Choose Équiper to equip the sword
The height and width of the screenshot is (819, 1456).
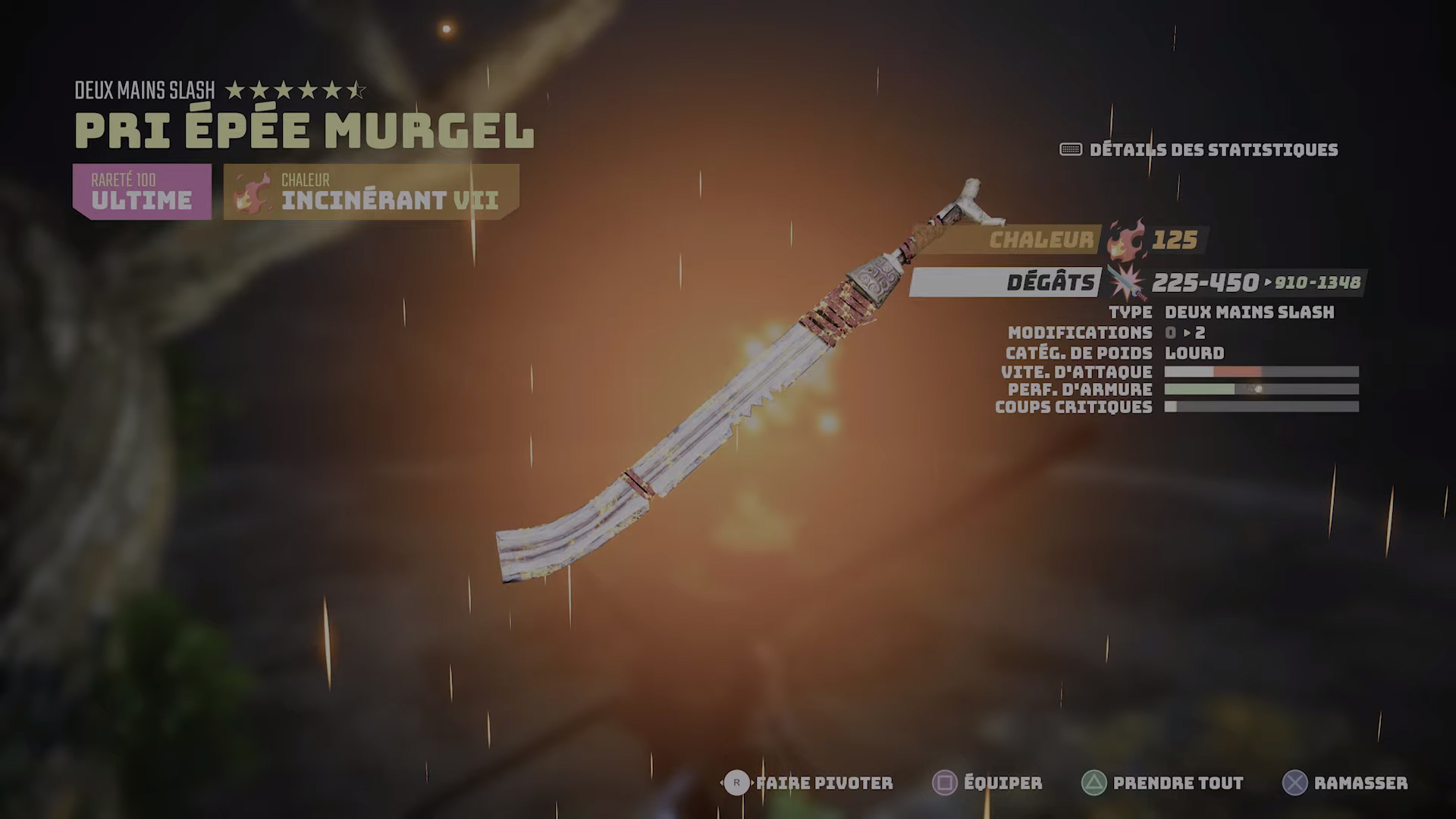click(x=987, y=783)
